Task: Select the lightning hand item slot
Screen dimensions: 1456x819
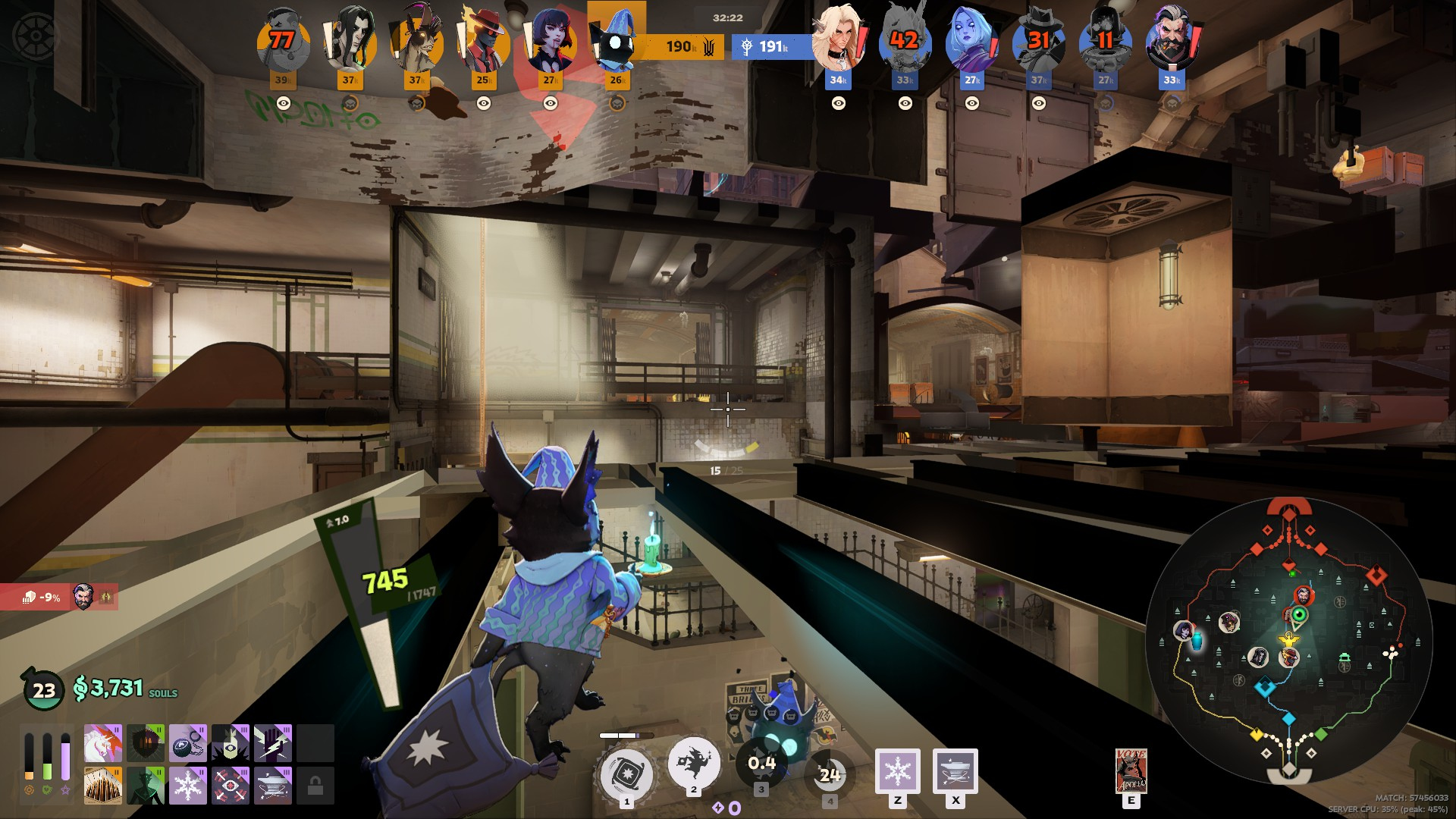Action: (x=272, y=743)
